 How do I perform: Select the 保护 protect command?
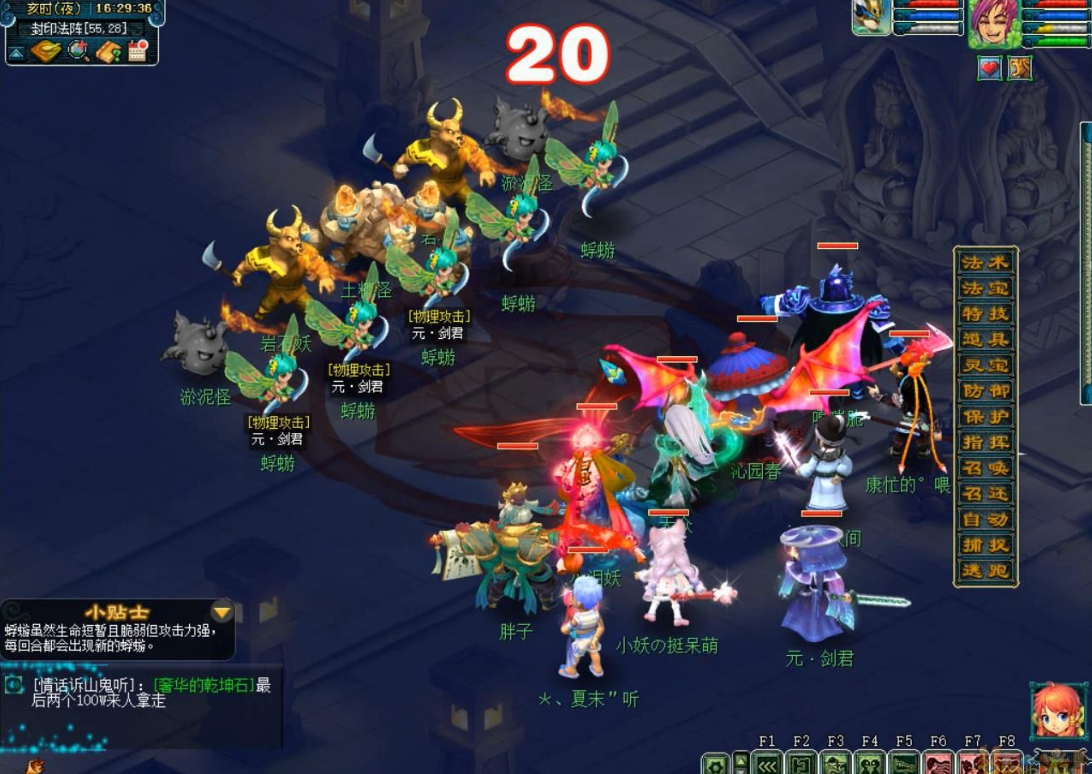[985, 417]
